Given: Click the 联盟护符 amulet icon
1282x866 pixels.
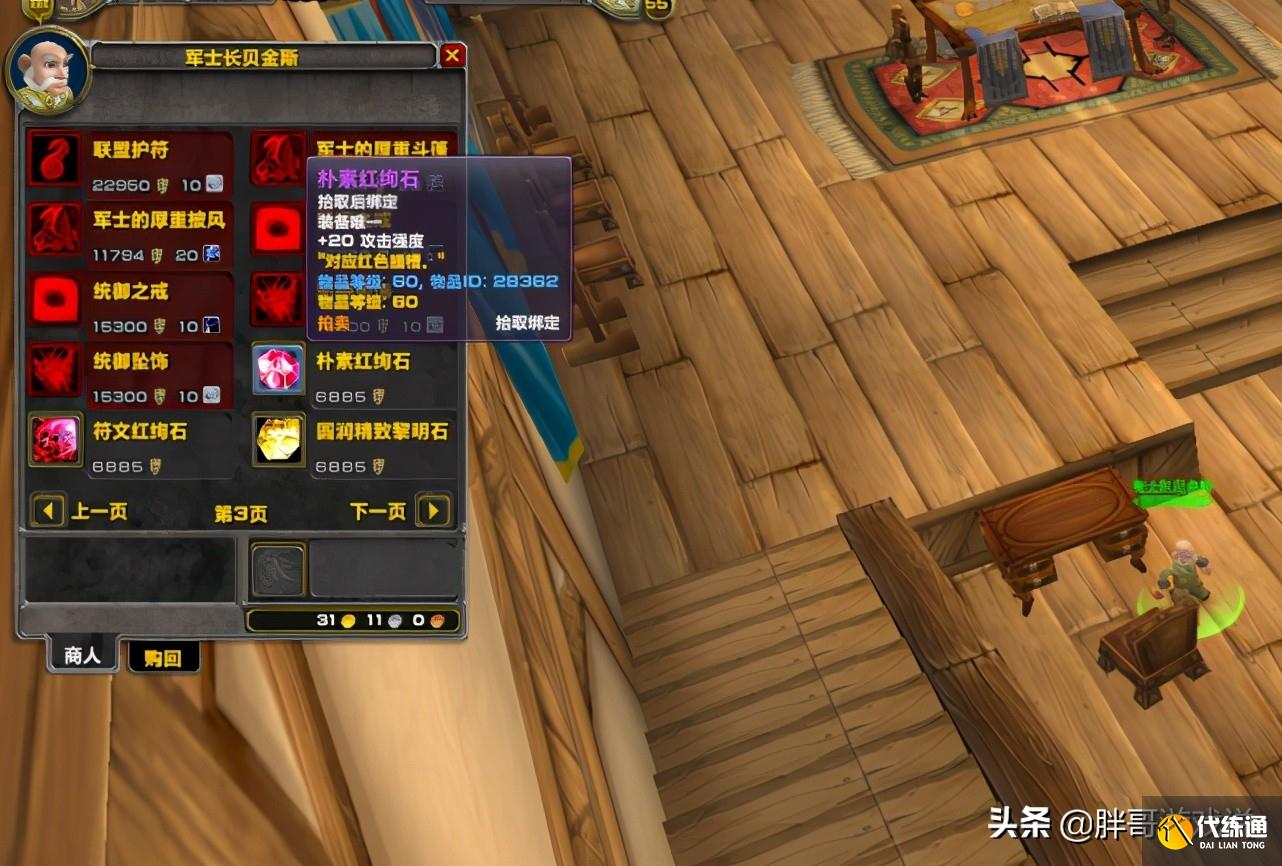Looking at the screenshot, I should [54, 158].
